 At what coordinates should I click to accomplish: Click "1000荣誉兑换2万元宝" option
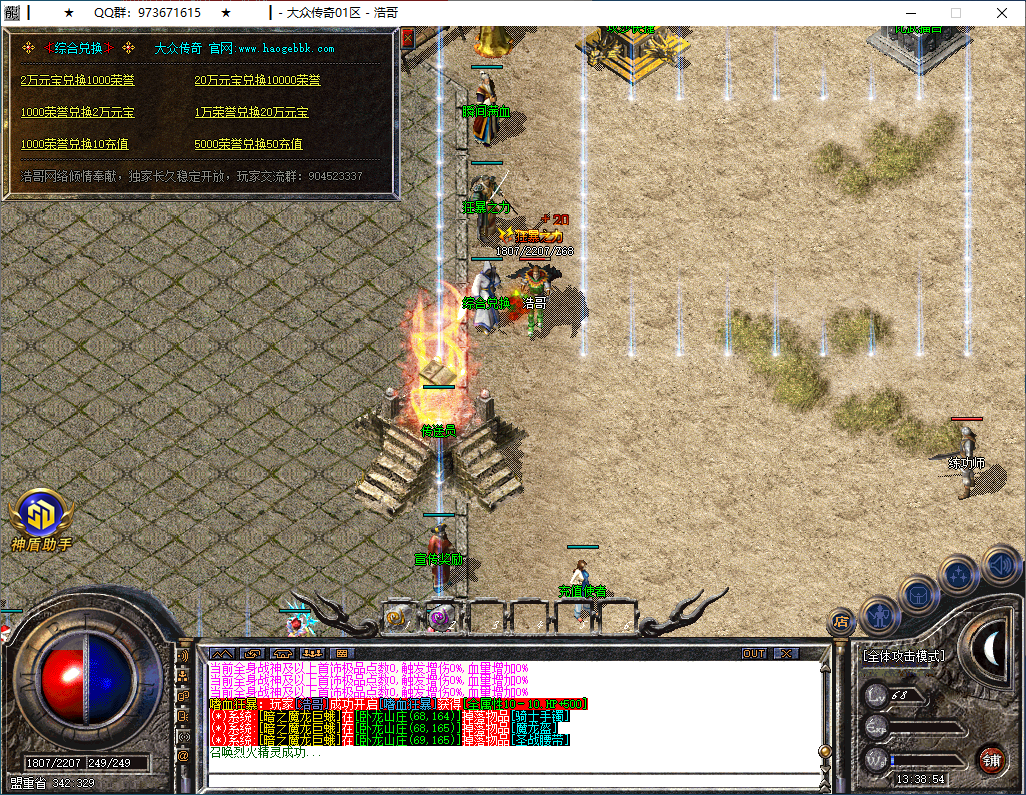77,112
